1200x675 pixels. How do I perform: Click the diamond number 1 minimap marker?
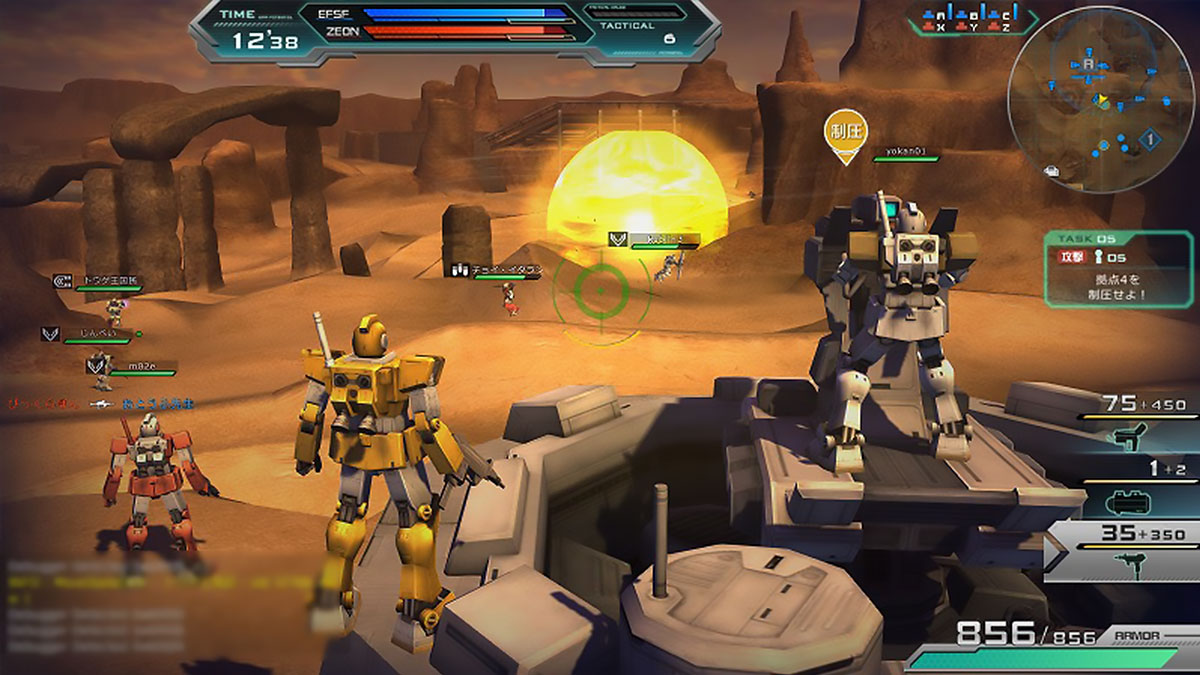coord(1150,140)
